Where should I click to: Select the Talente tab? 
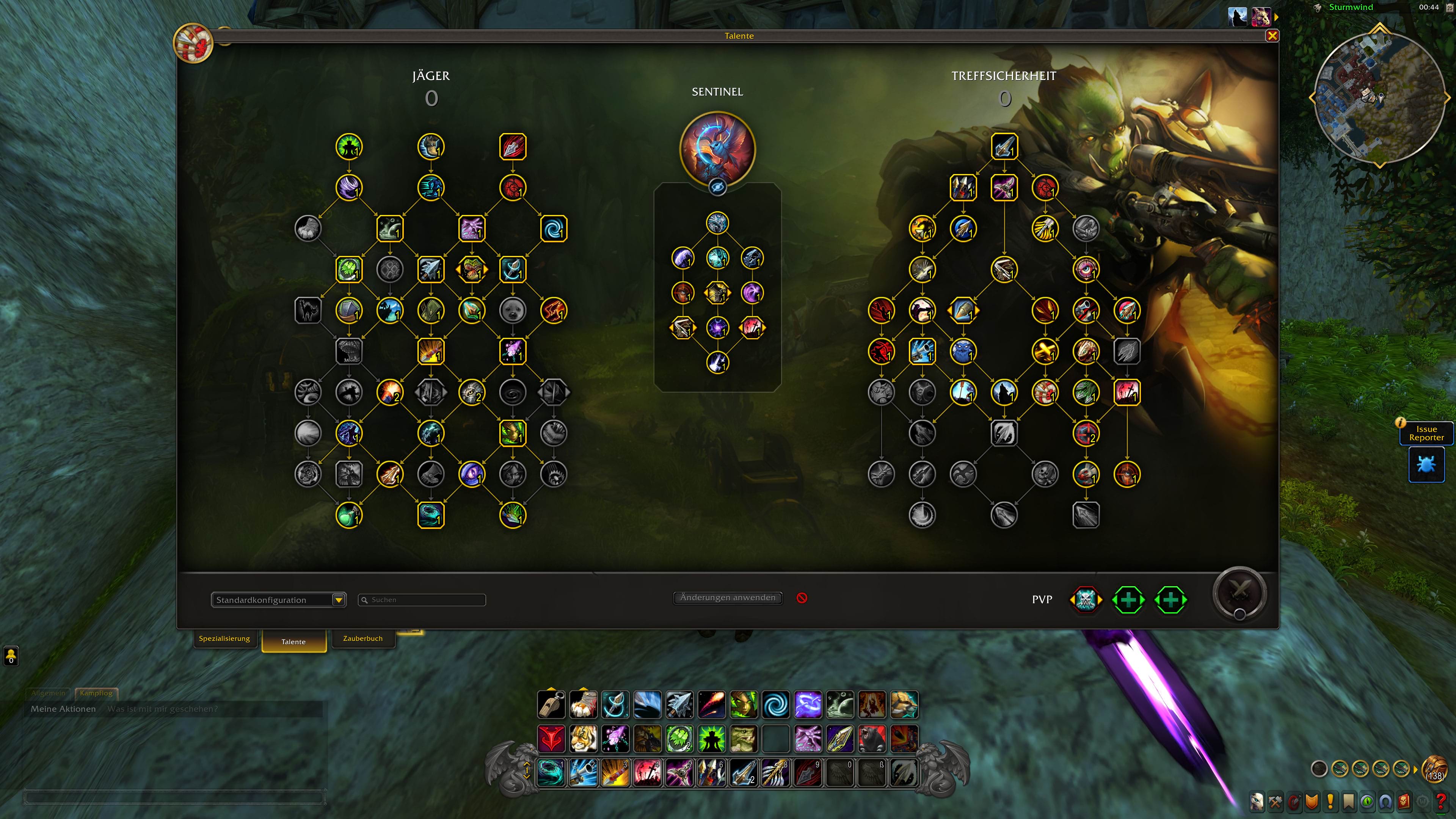pos(293,642)
